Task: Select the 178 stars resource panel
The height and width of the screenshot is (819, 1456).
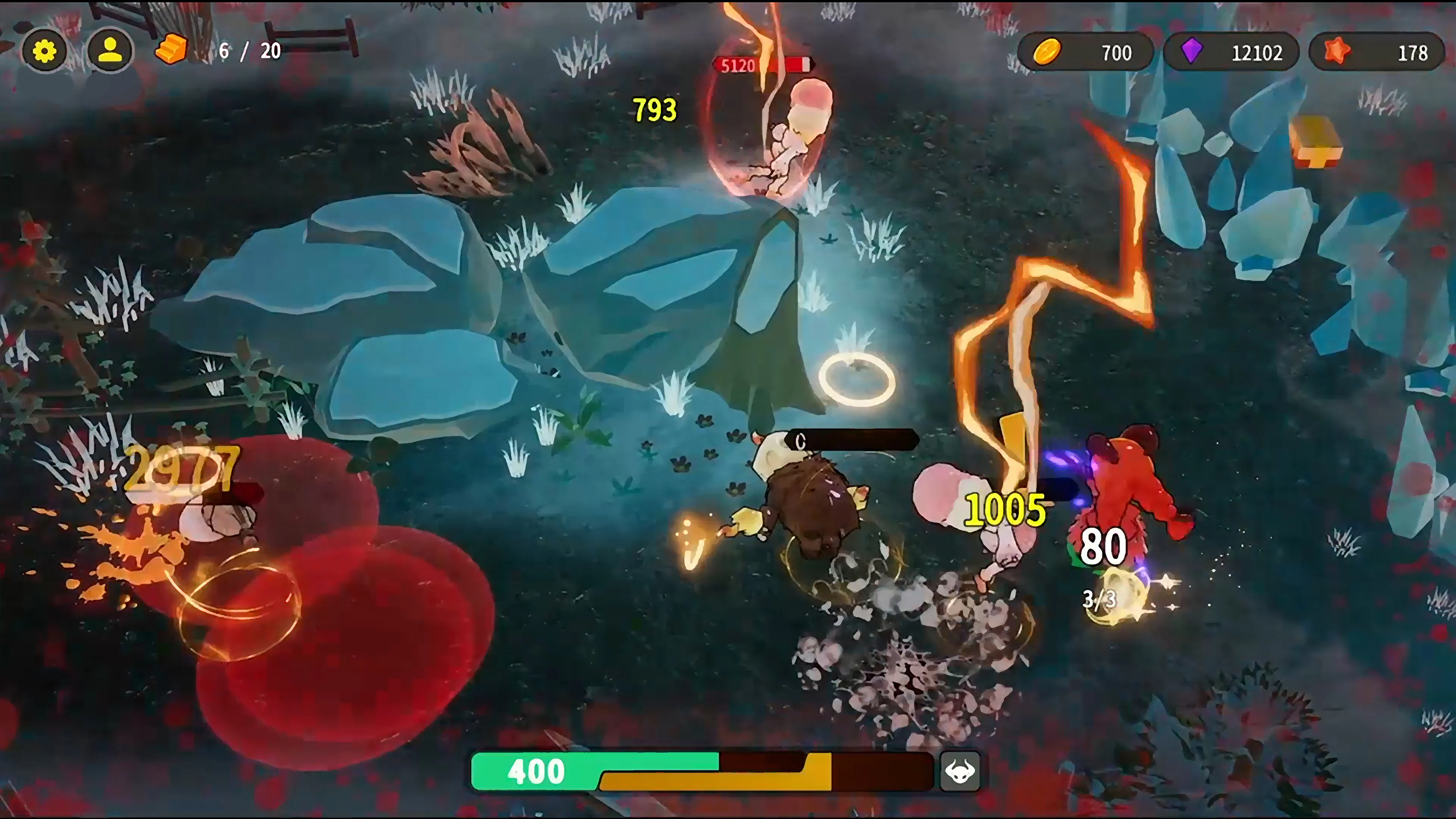Action: coord(1376,53)
